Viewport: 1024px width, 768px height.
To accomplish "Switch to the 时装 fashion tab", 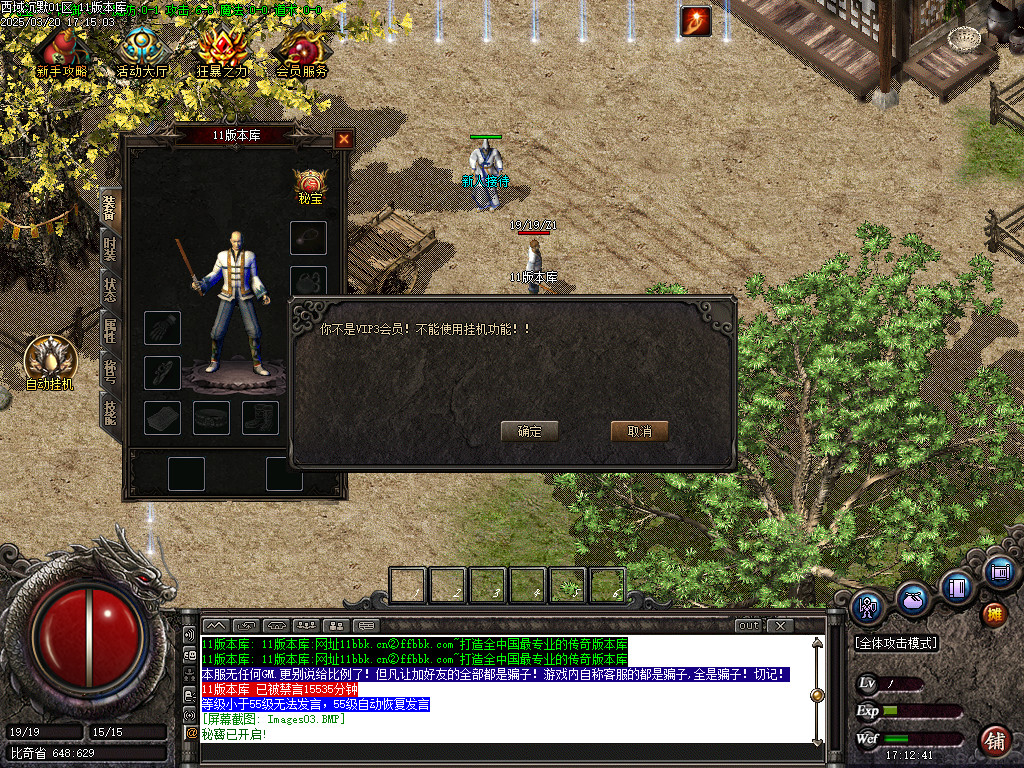I will (109, 248).
